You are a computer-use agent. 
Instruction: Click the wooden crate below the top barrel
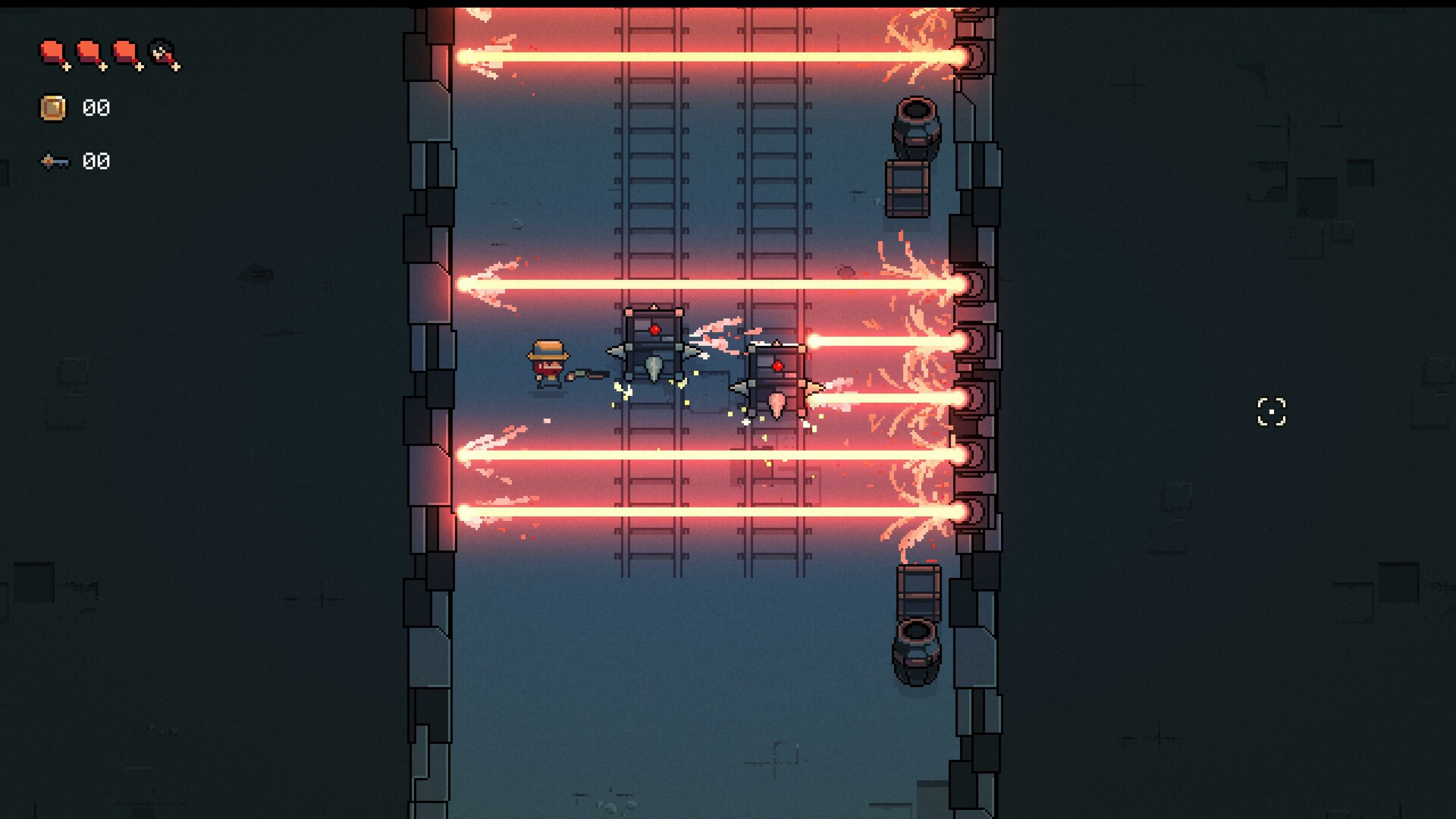click(907, 190)
